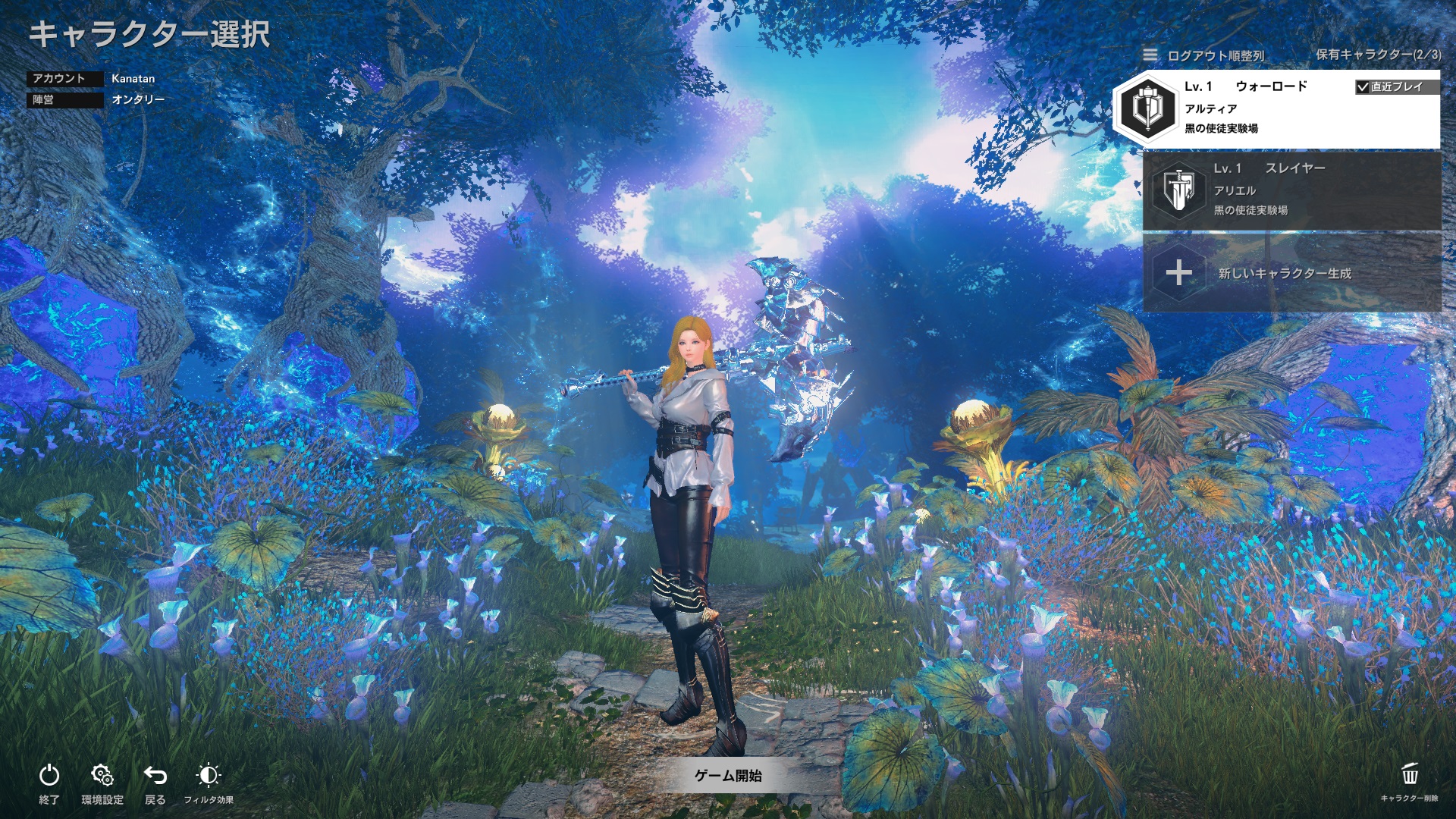The width and height of the screenshot is (1456, 819).
Task: Open フィルタ効果 filter effects brightness icon
Action: tap(209, 775)
